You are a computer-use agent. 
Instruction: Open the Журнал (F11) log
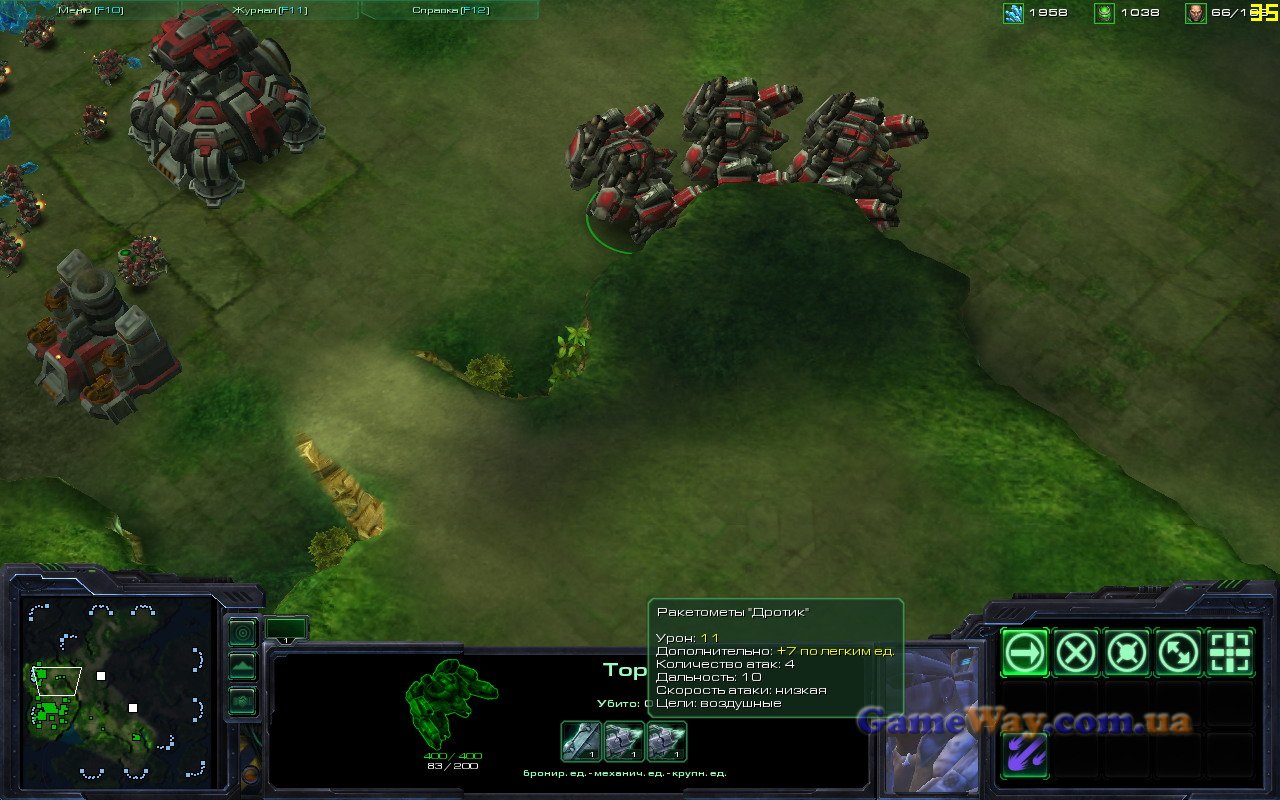click(x=270, y=10)
